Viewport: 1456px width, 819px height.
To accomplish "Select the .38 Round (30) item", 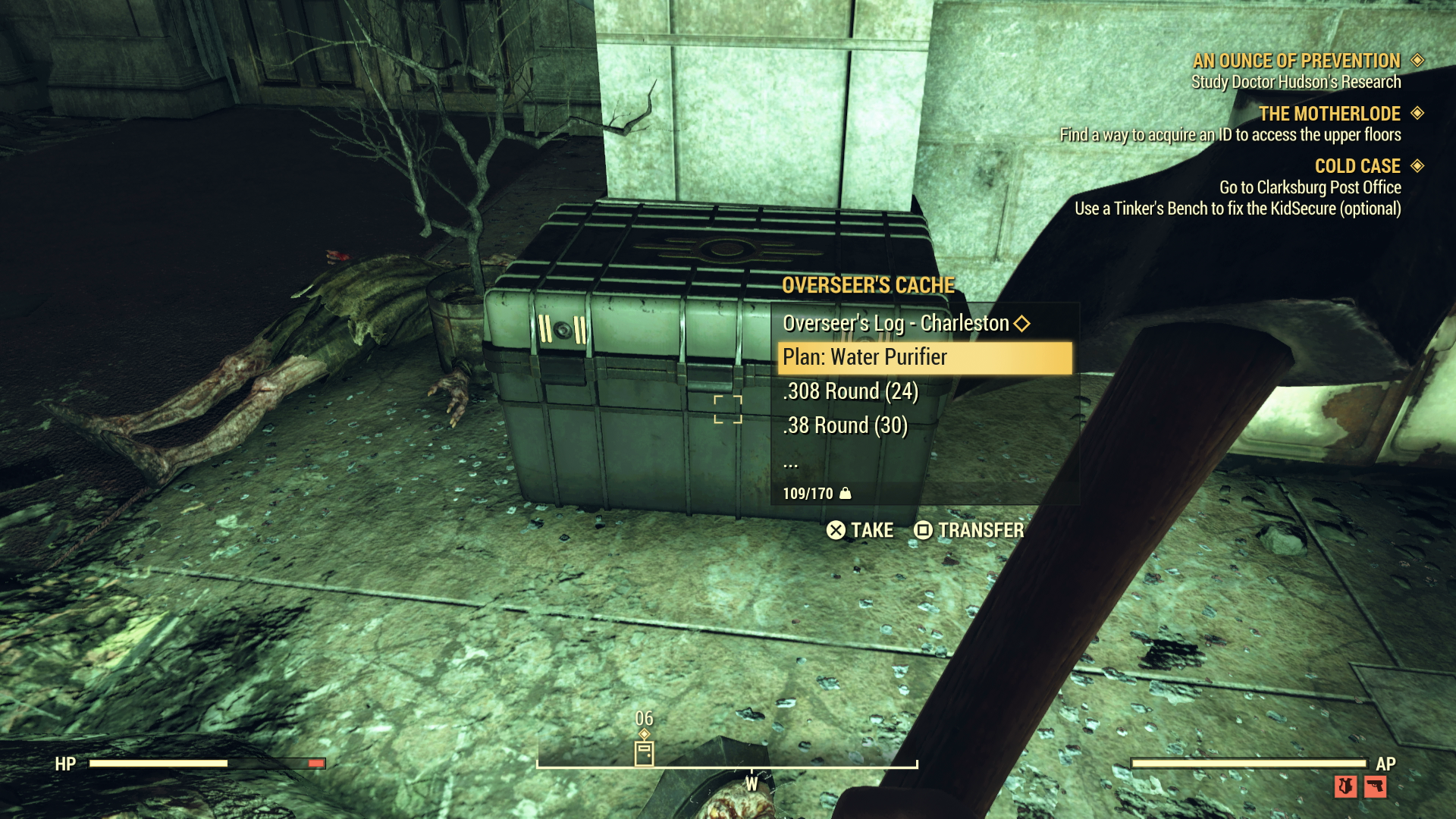I will tap(844, 425).
